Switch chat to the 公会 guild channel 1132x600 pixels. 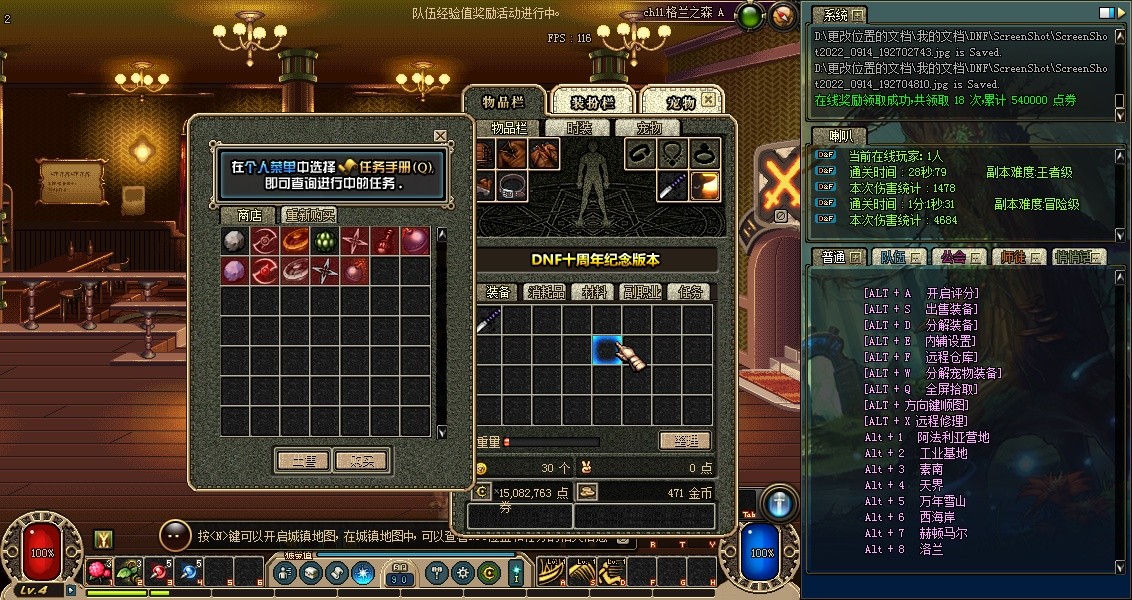954,257
